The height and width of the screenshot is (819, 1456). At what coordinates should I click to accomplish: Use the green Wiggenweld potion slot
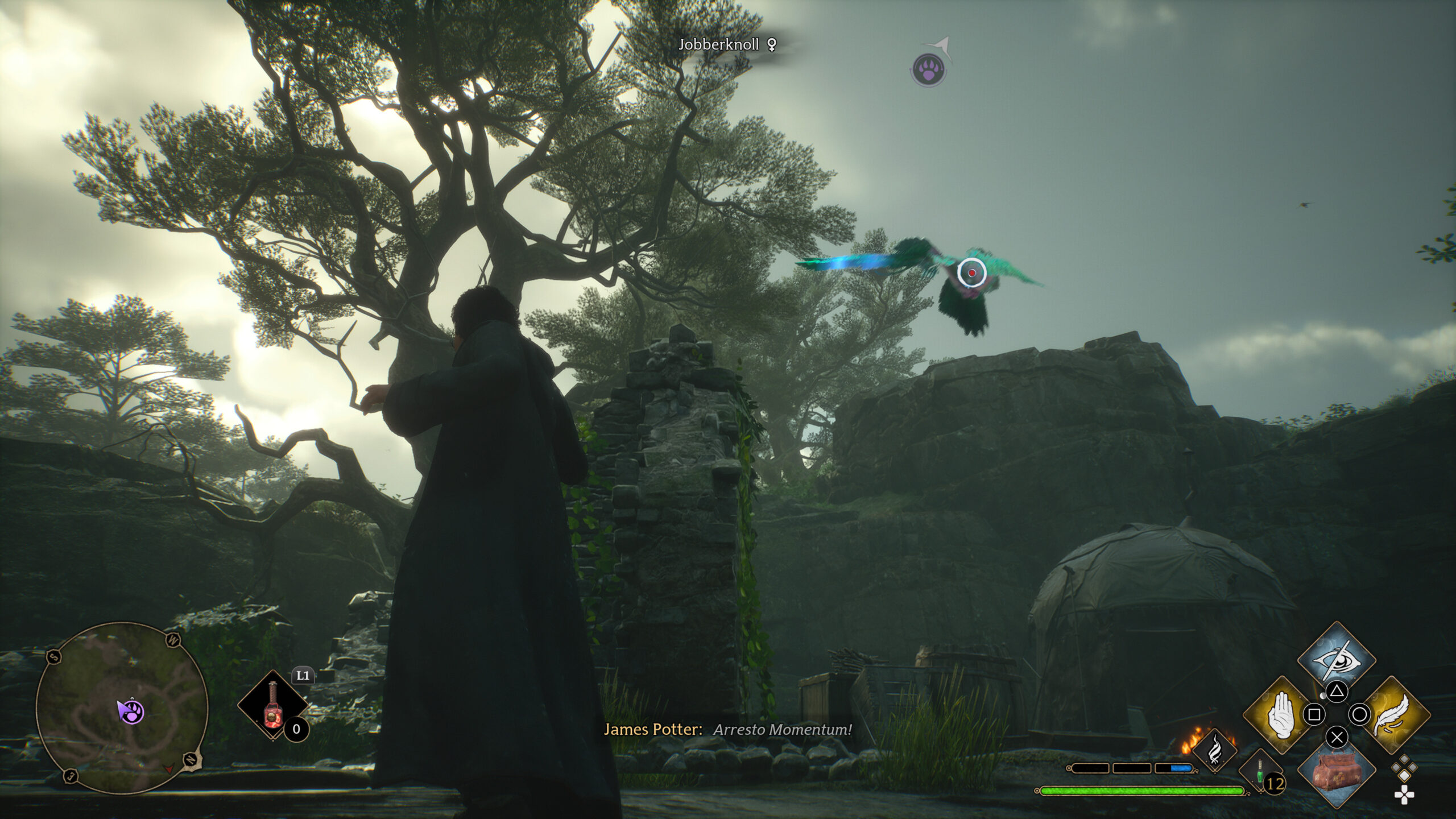[x=1260, y=772]
